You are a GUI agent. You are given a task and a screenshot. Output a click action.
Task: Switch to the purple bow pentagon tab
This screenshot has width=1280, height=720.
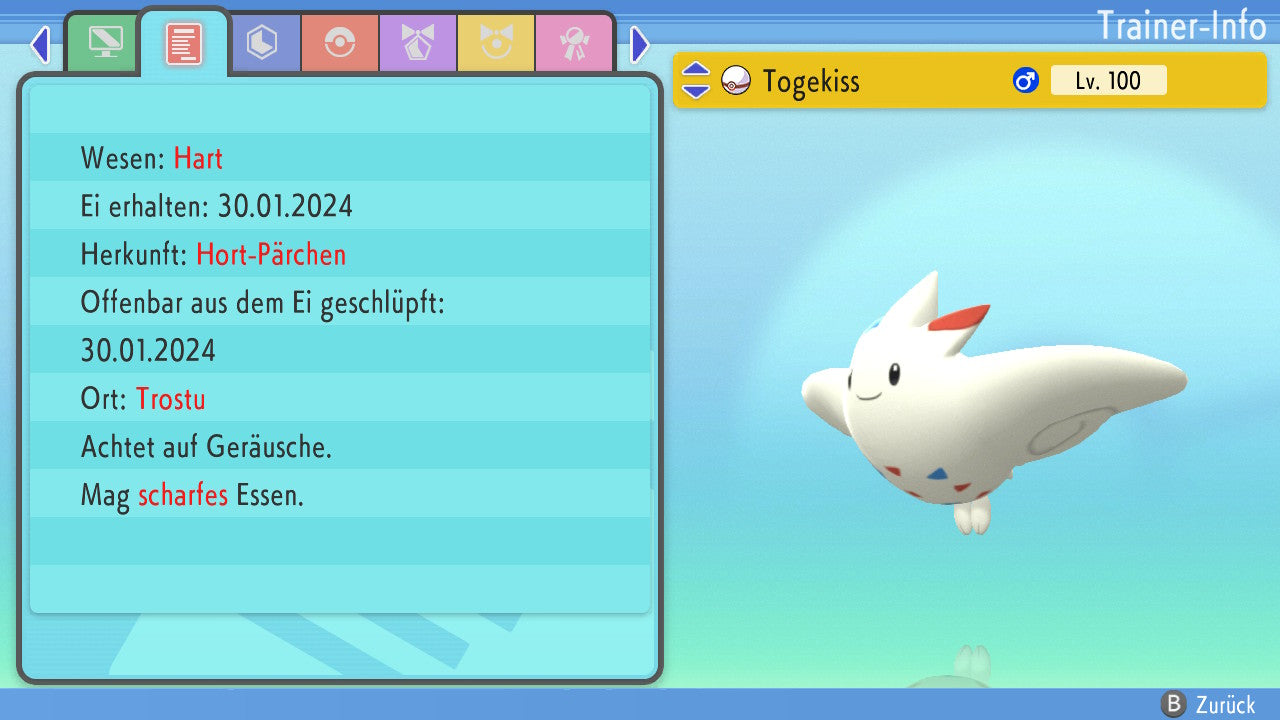(x=417, y=43)
